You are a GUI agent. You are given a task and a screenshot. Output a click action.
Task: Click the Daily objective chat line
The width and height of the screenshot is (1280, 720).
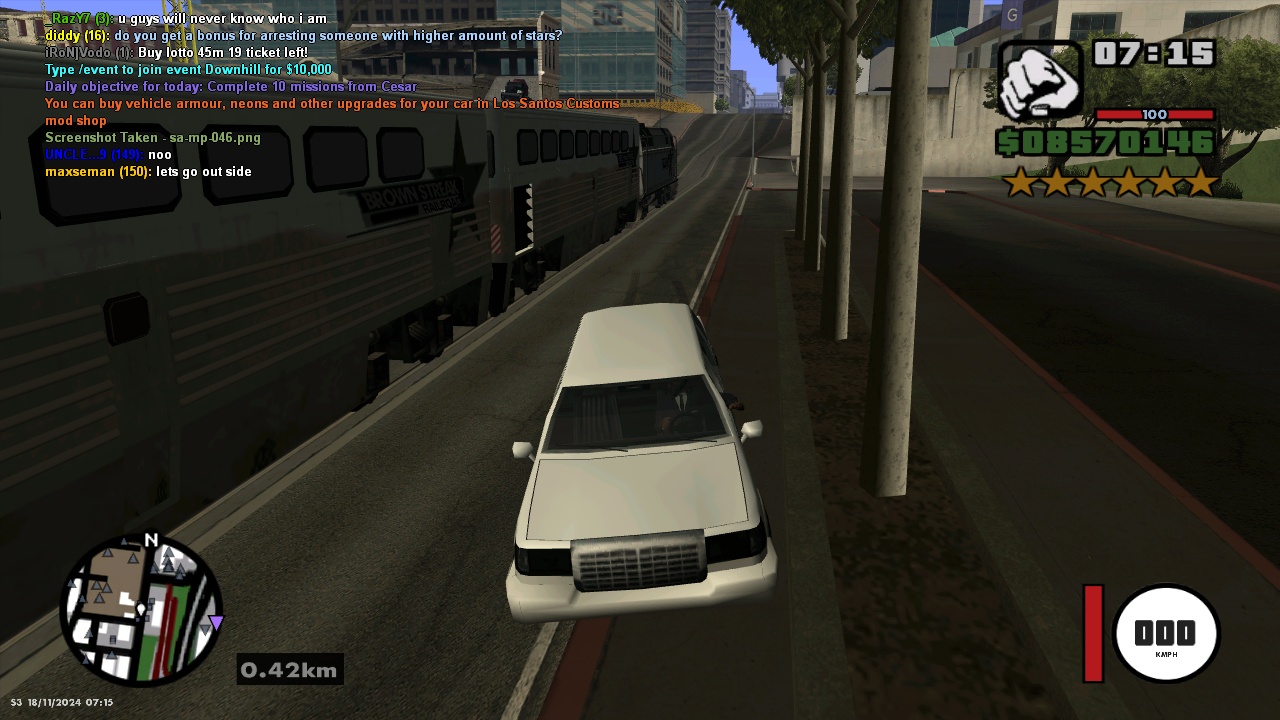(x=230, y=86)
